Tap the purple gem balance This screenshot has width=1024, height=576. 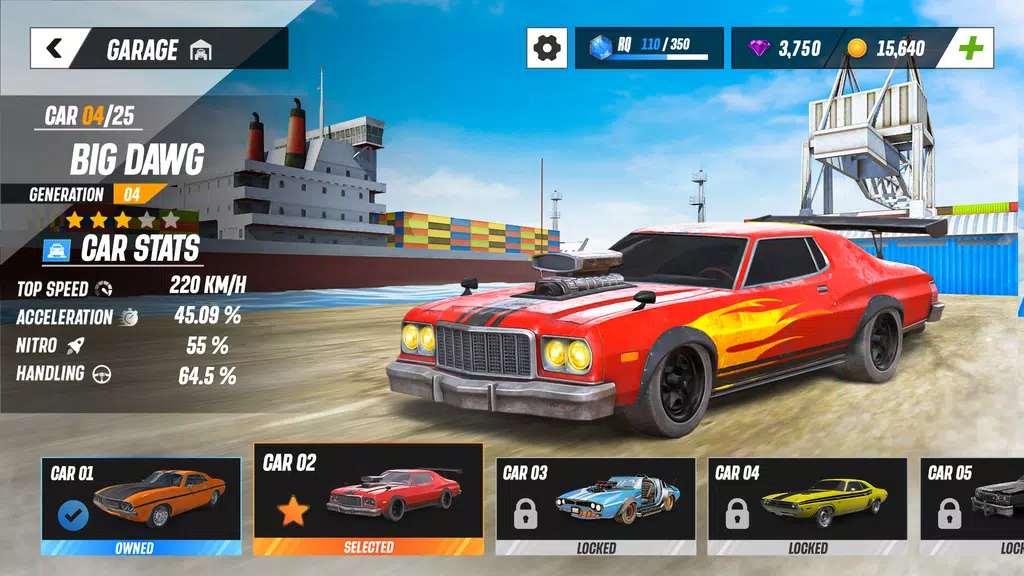point(786,48)
